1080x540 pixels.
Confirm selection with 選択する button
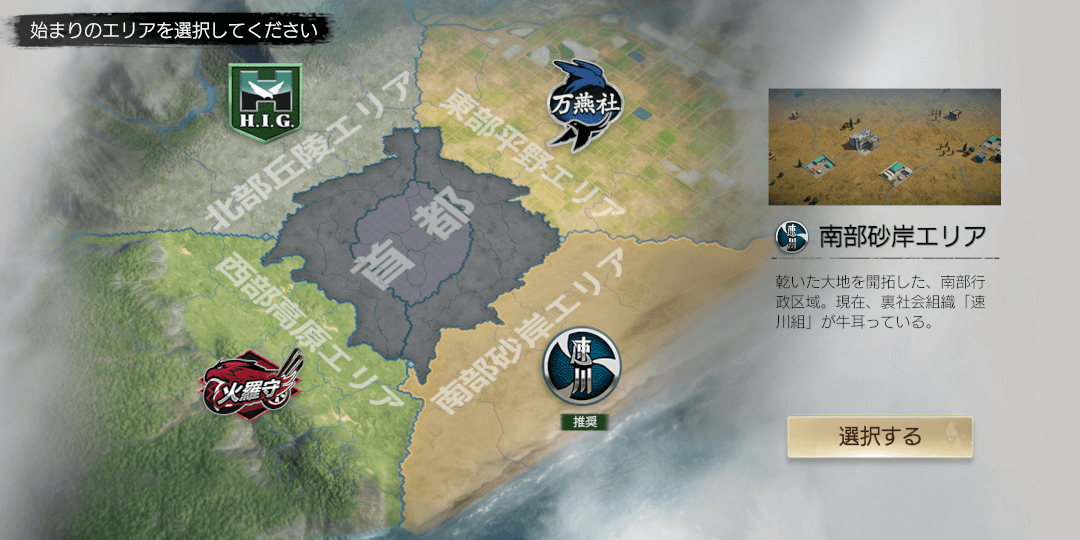pyautogui.click(x=879, y=437)
